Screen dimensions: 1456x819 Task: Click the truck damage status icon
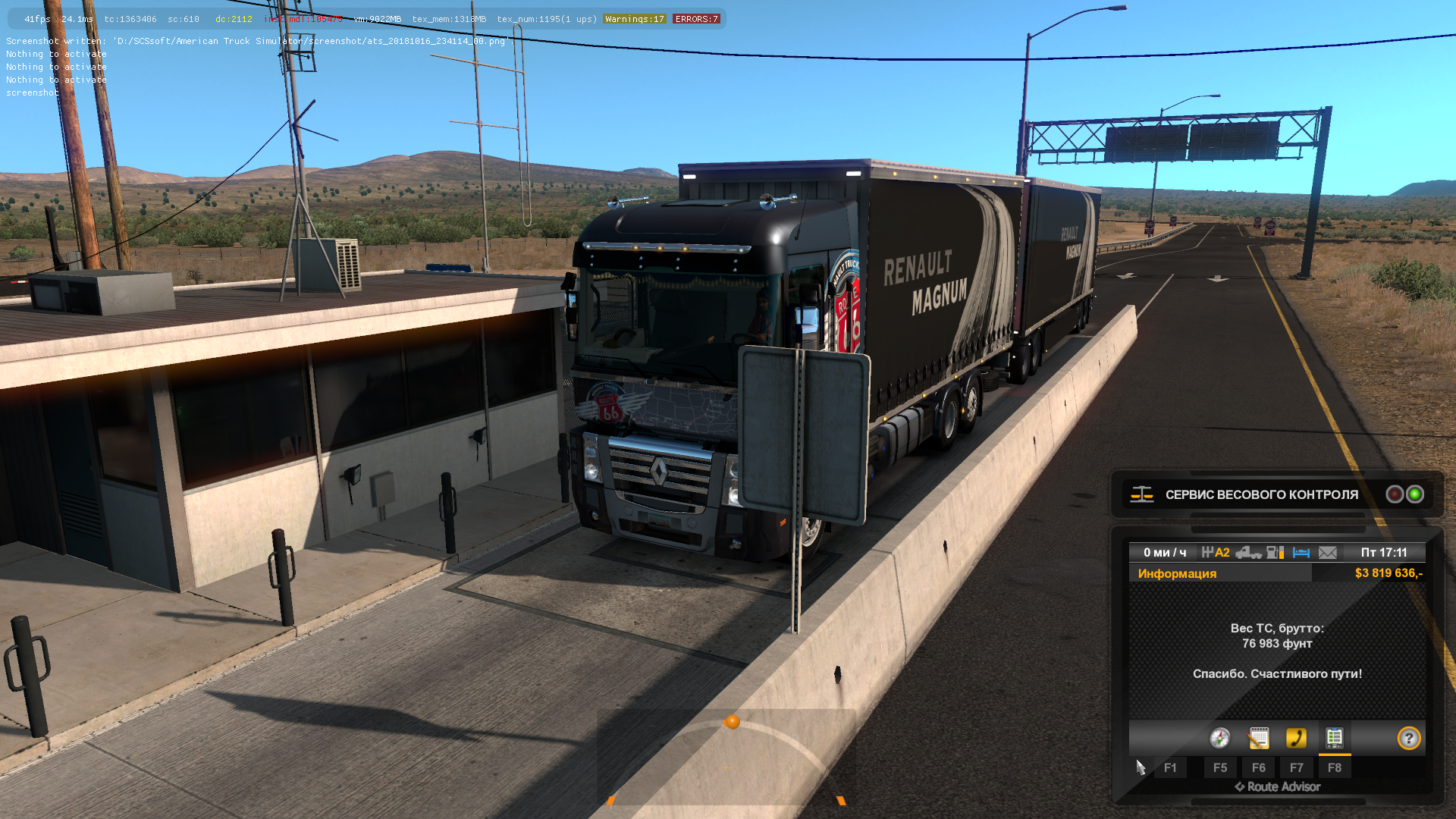point(1247,553)
